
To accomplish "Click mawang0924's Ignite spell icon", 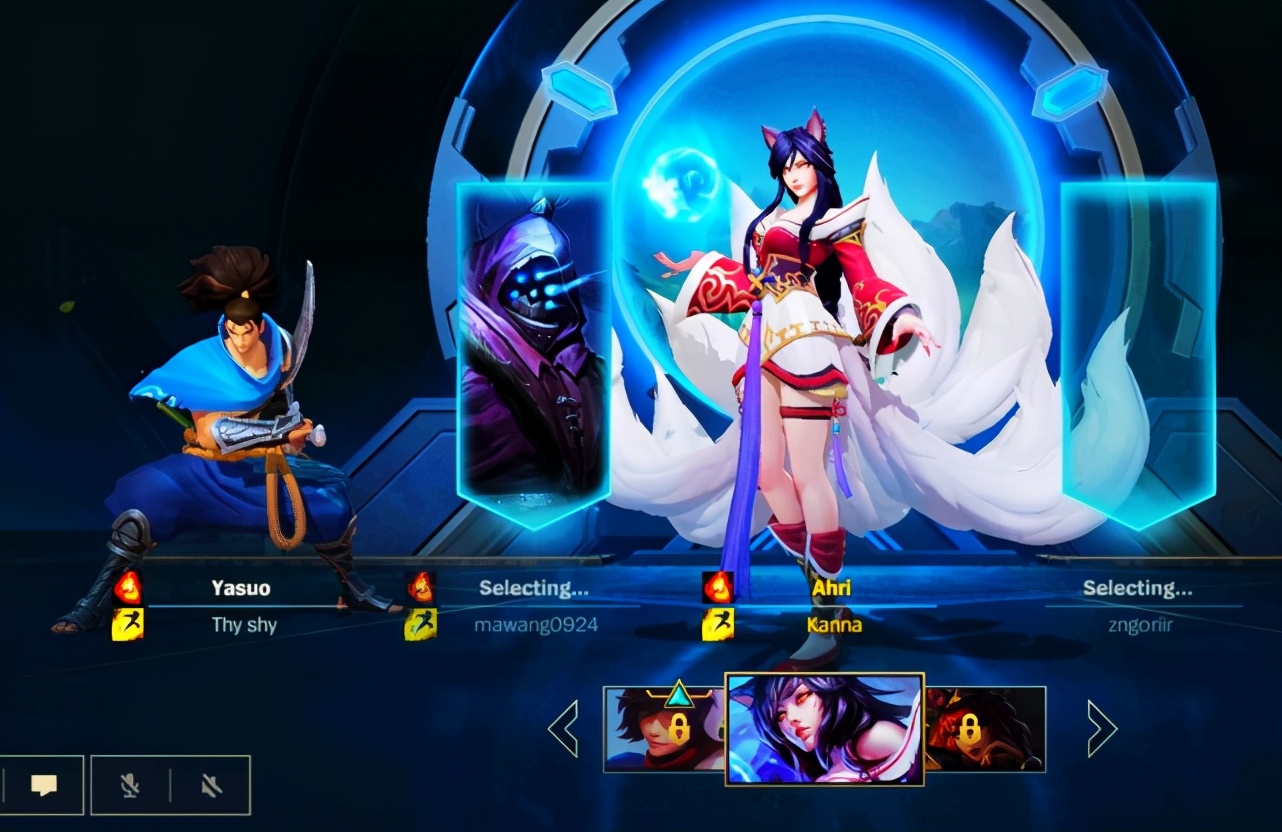I will pos(421,587).
